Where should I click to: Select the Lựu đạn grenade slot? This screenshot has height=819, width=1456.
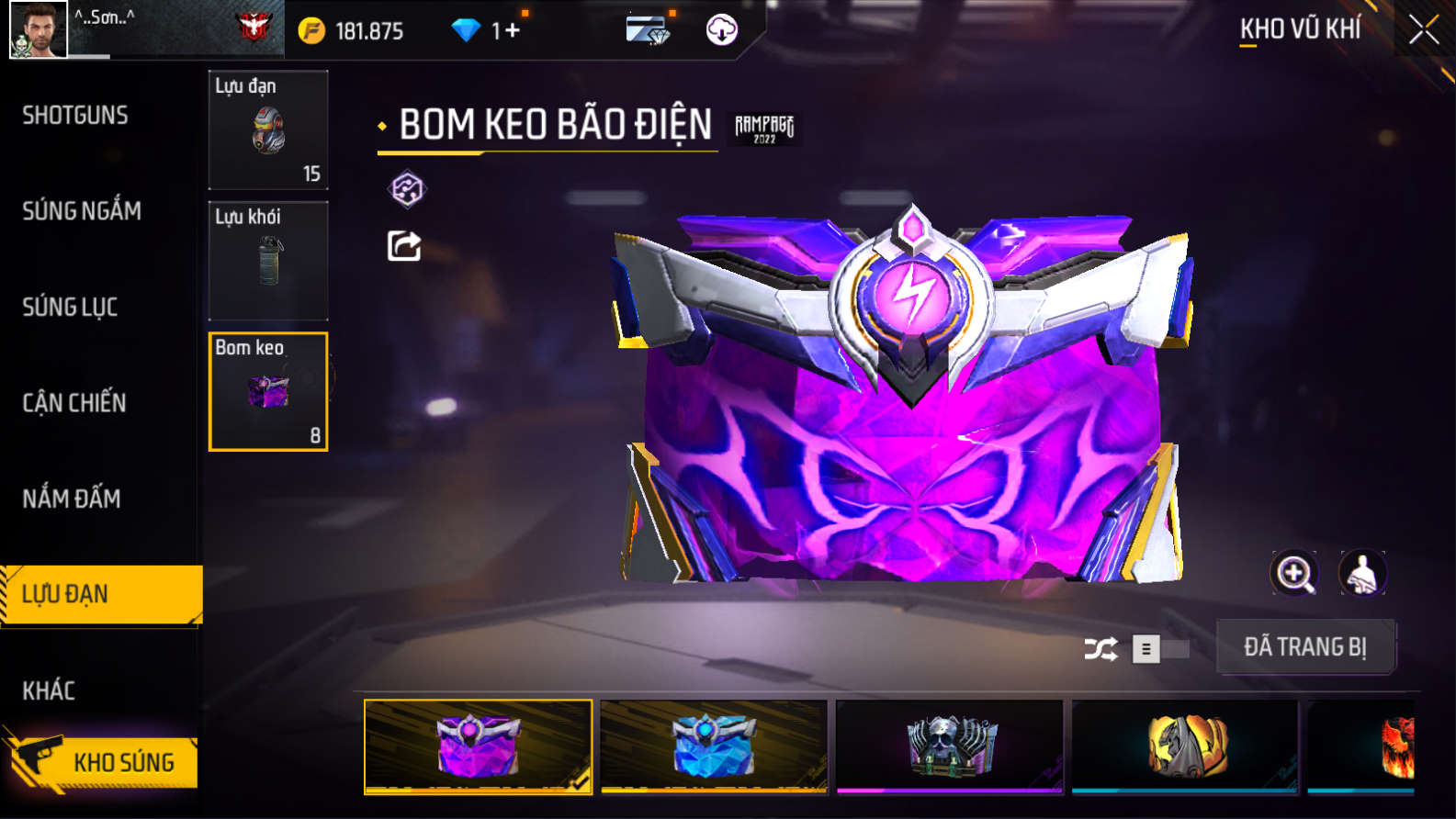pos(268,130)
